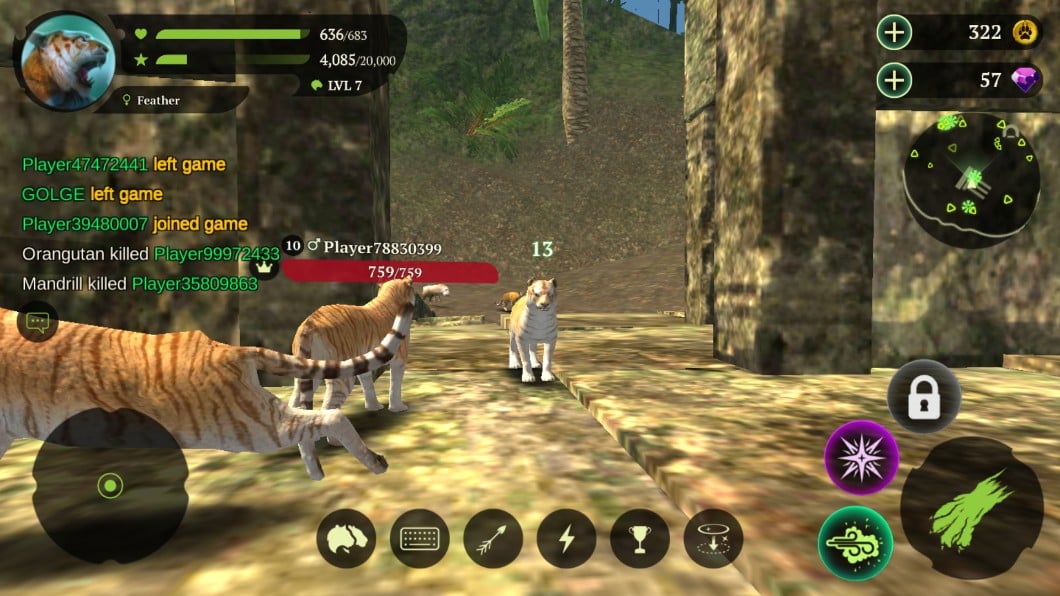The image size is (1060, 596).
Task: Select the arrow icon button
Action: point(493,539)
